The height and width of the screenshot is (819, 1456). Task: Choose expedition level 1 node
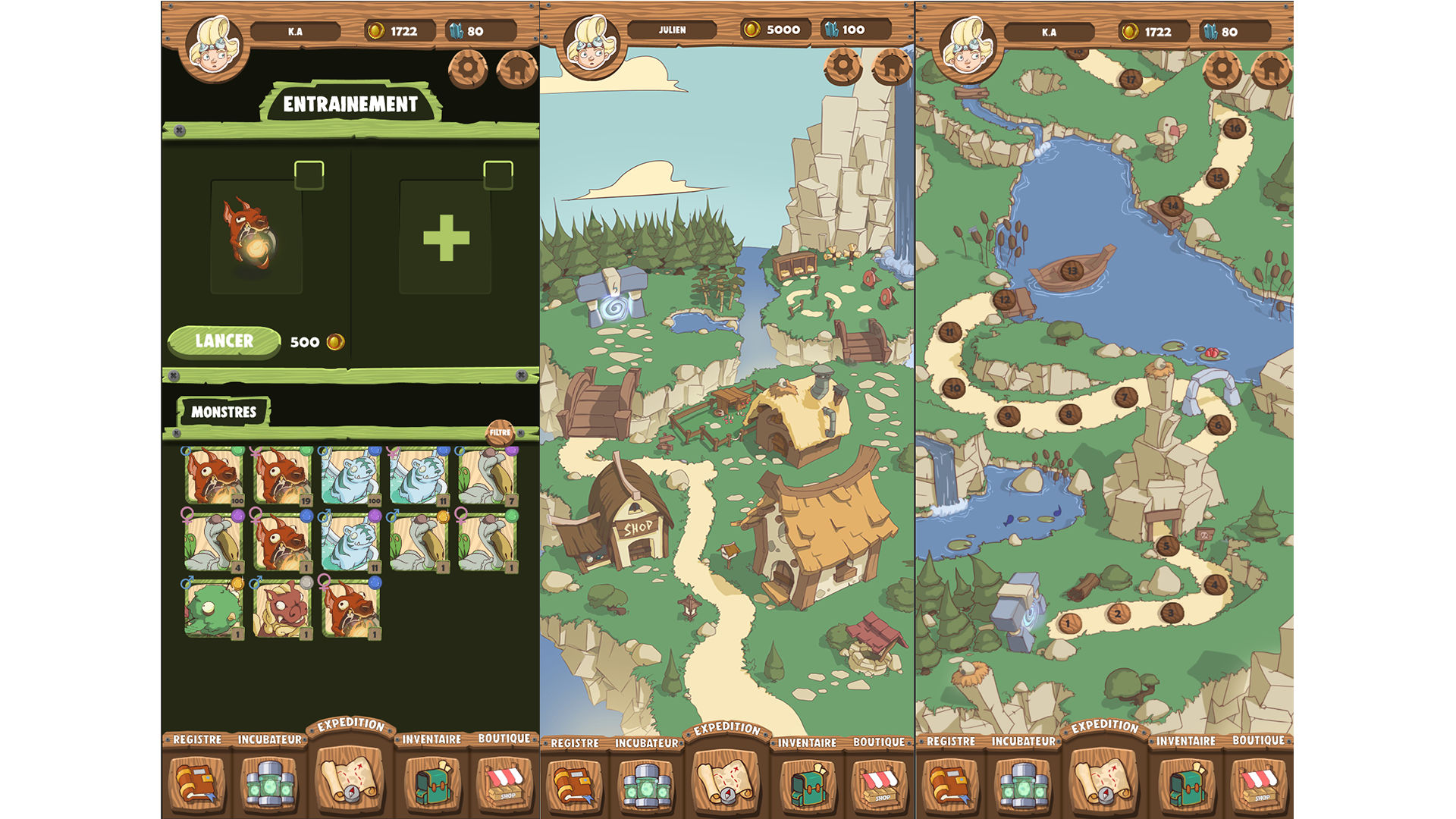point(1068,624)
